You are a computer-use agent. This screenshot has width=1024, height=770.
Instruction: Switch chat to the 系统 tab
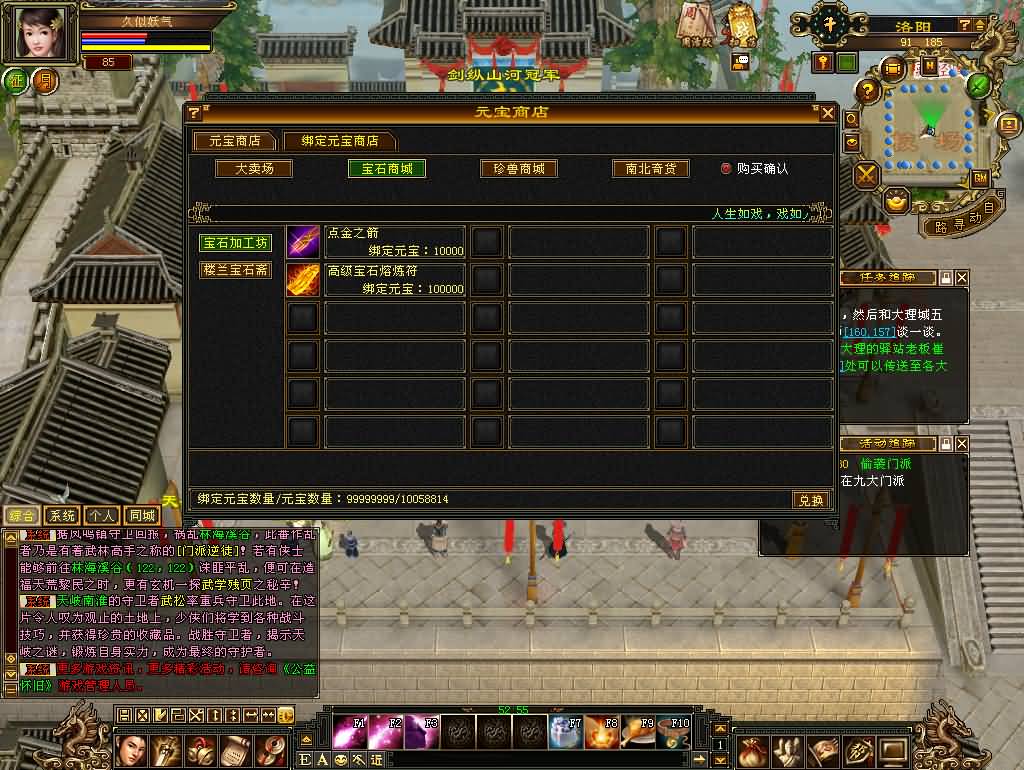tap(62, 516)
